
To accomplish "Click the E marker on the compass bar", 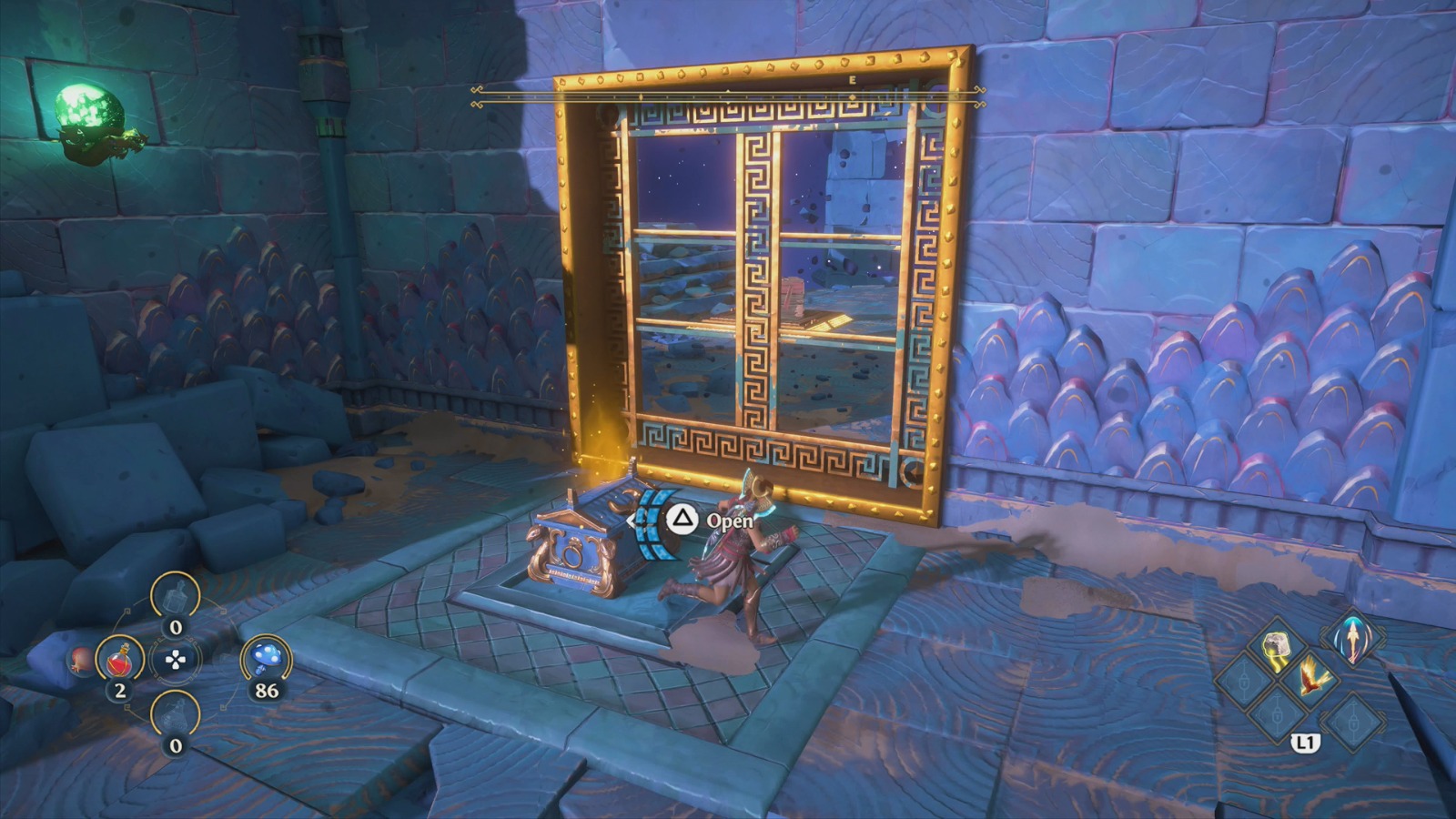I will coord(851,80).
